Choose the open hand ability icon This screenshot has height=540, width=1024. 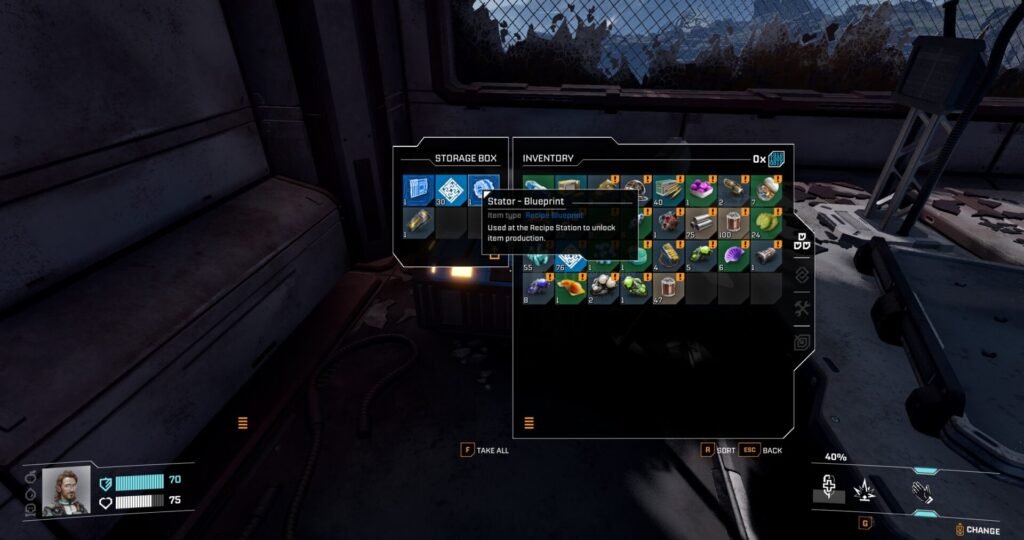click(920, 490)
